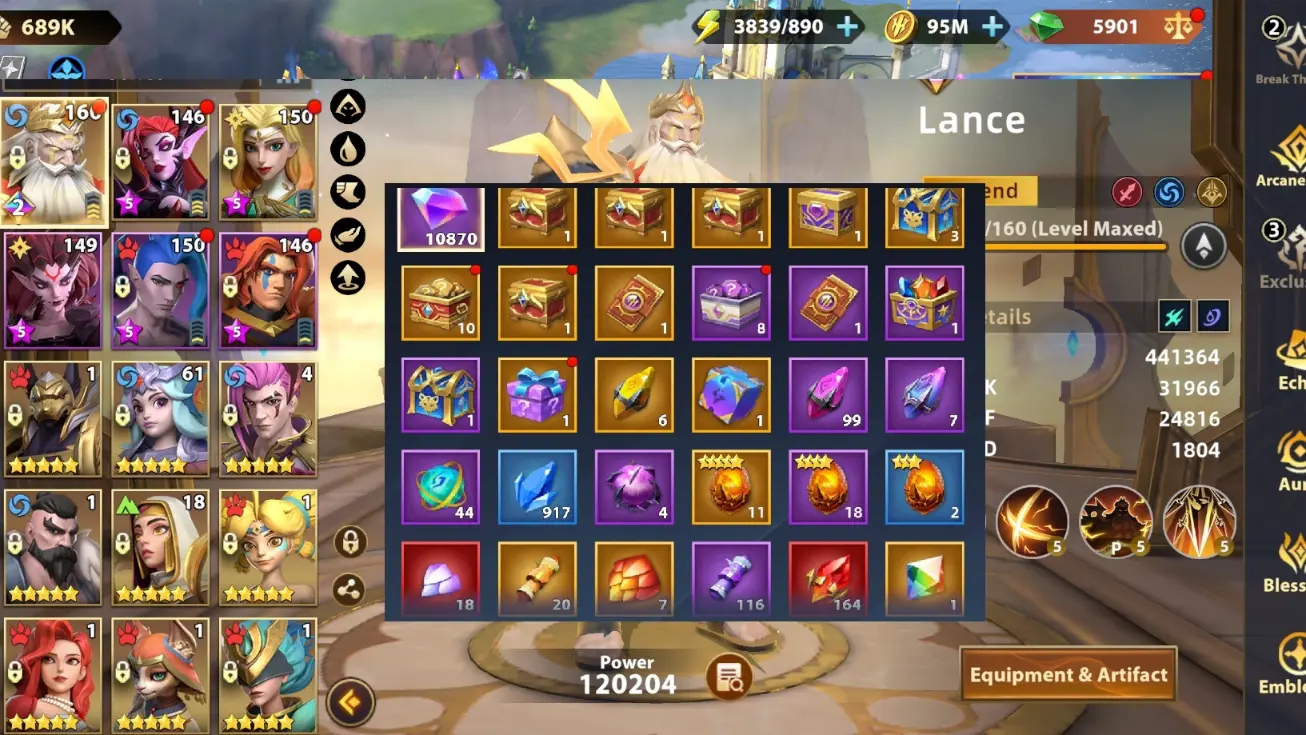Toggle the hero lock button
Screen dimensions: 1306x735
click(x=349, y=543)
